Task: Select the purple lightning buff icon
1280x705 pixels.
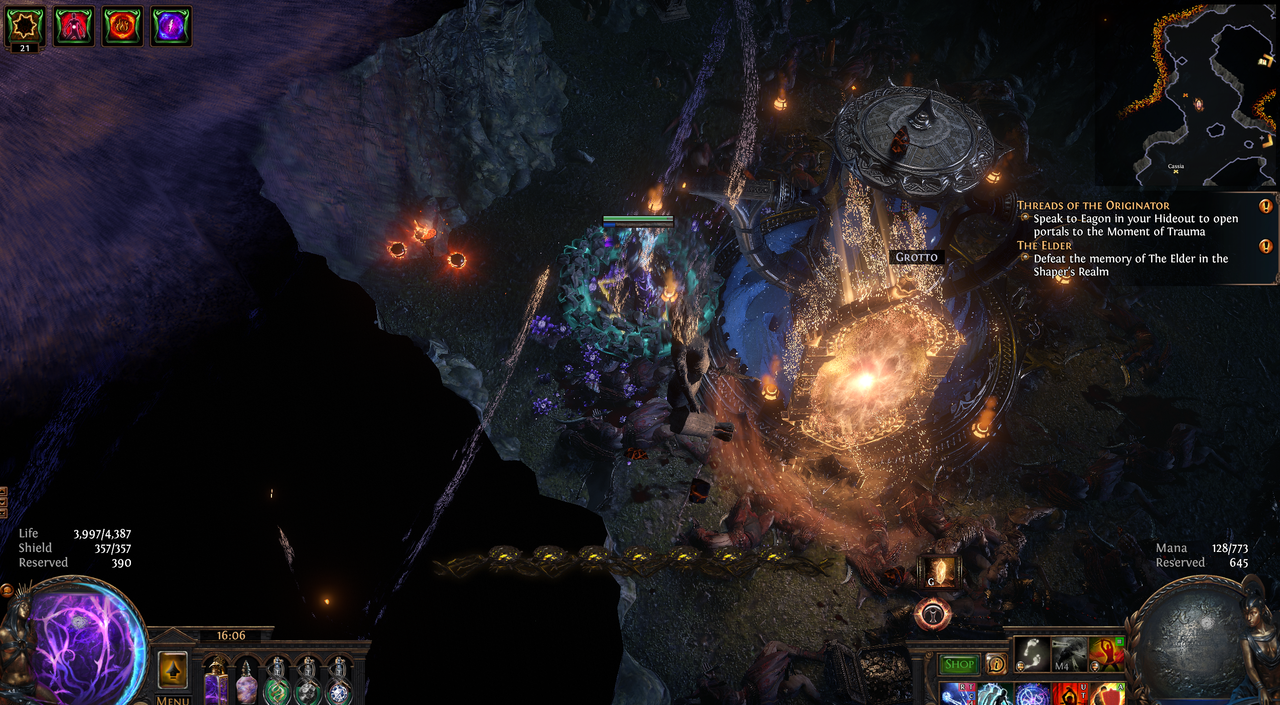Action: click(171, 25)
